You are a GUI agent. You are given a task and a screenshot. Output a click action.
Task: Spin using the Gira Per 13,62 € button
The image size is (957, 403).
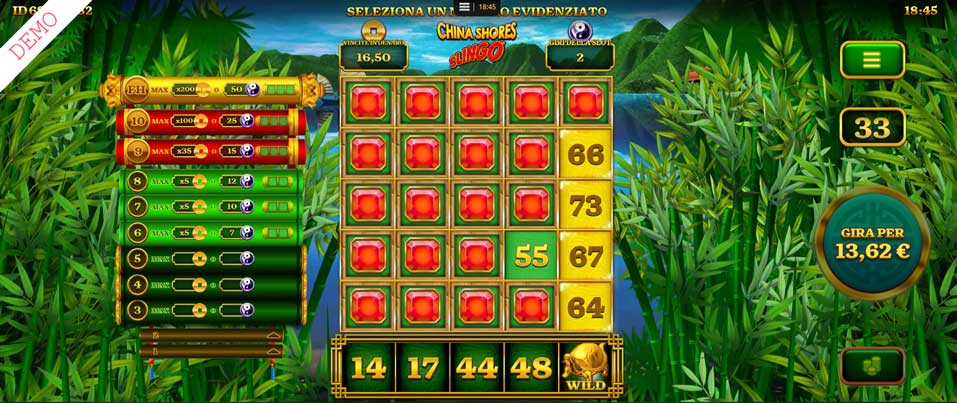[x=872, y=243]
